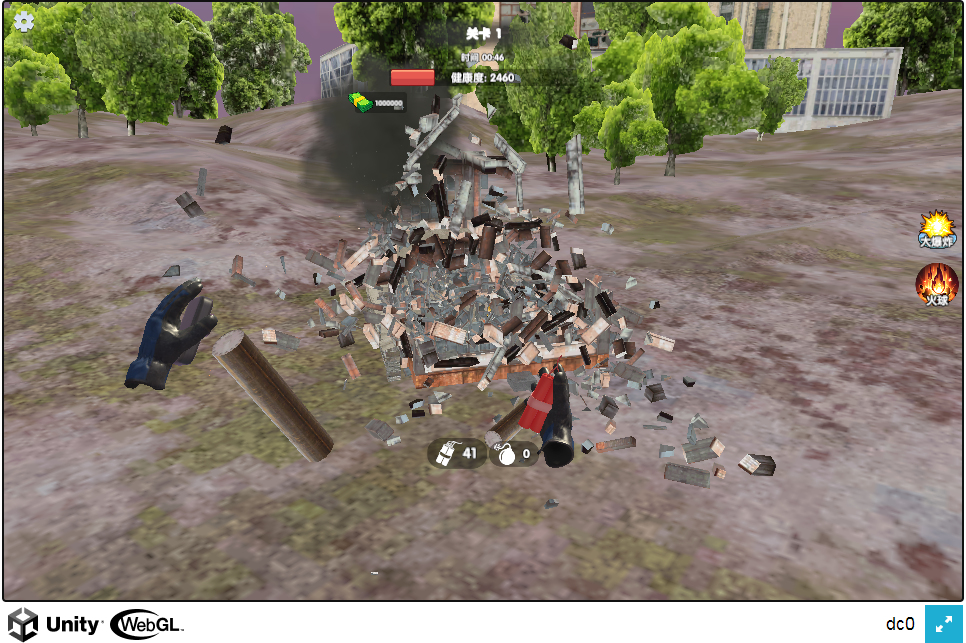
Task: Trigger the fireball skill
Action: pos(937,284)
